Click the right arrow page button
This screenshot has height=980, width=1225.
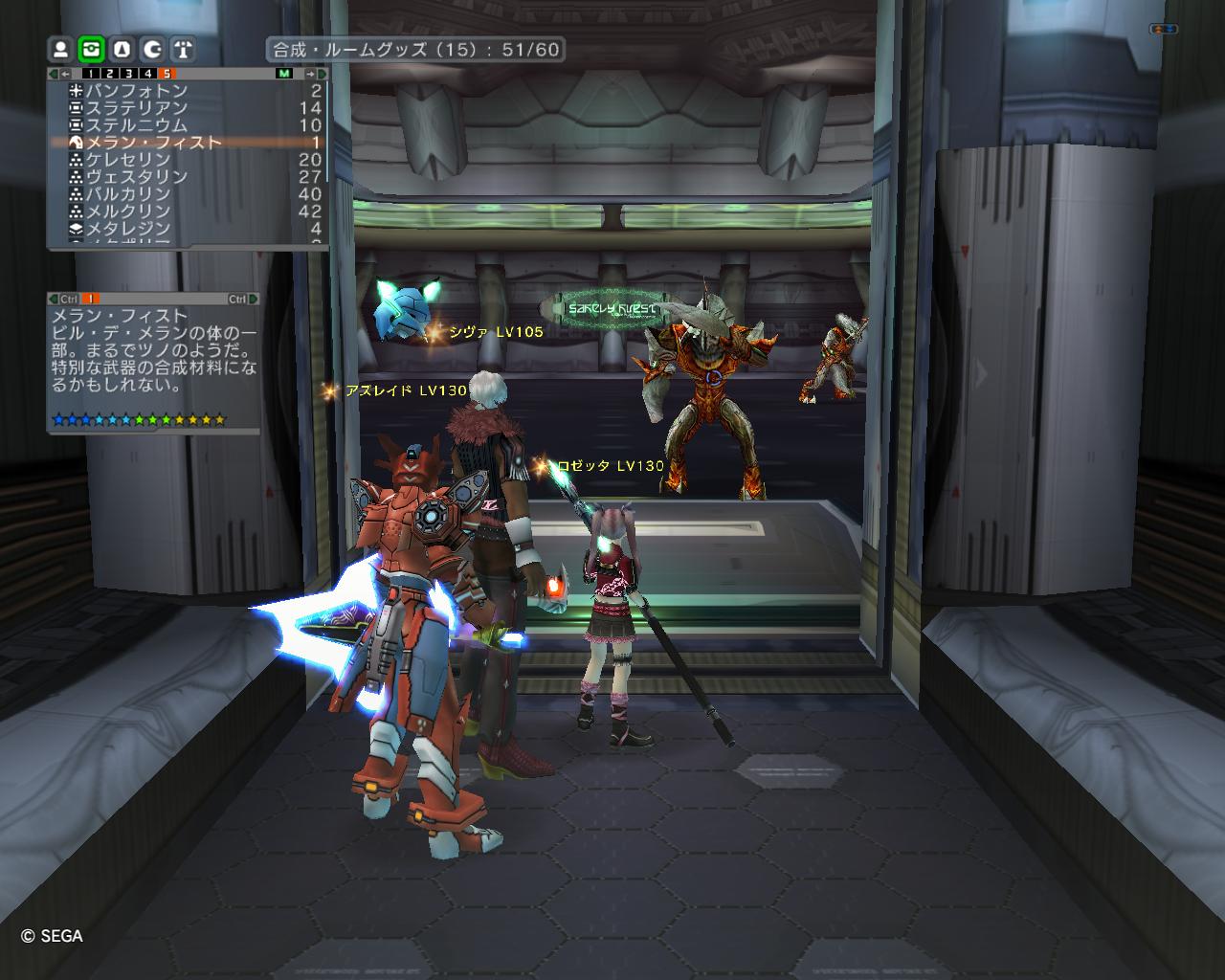(x=310, y=74)
